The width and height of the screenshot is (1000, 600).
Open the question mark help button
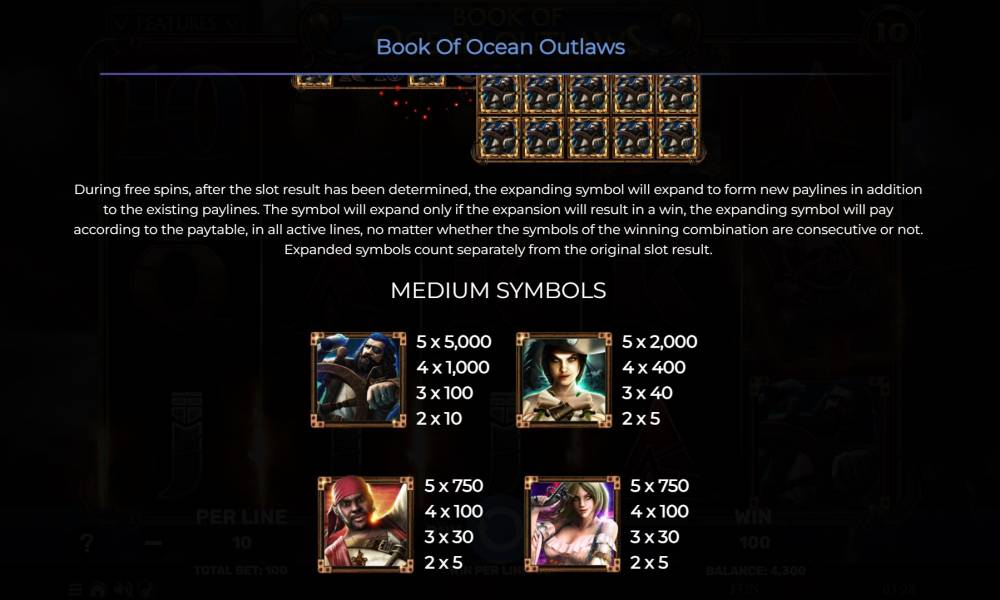pos(88,543)
